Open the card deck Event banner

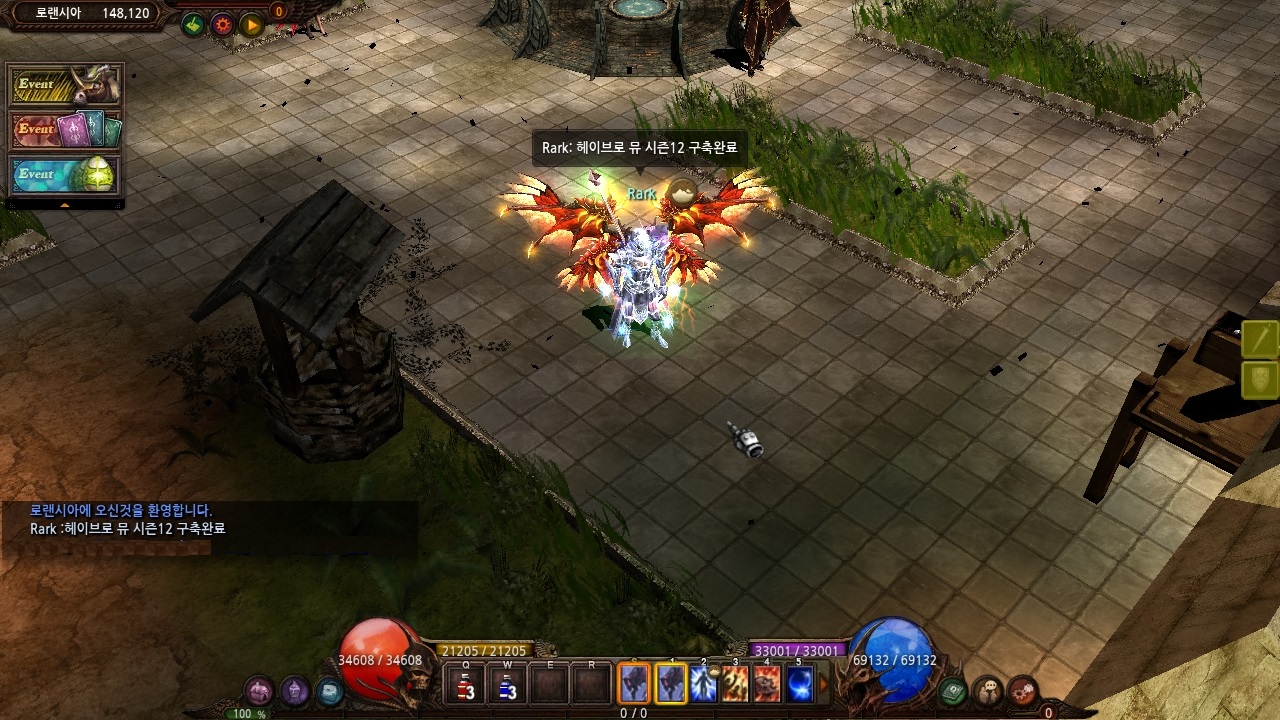pyautogui.click(x=66, y=130)
